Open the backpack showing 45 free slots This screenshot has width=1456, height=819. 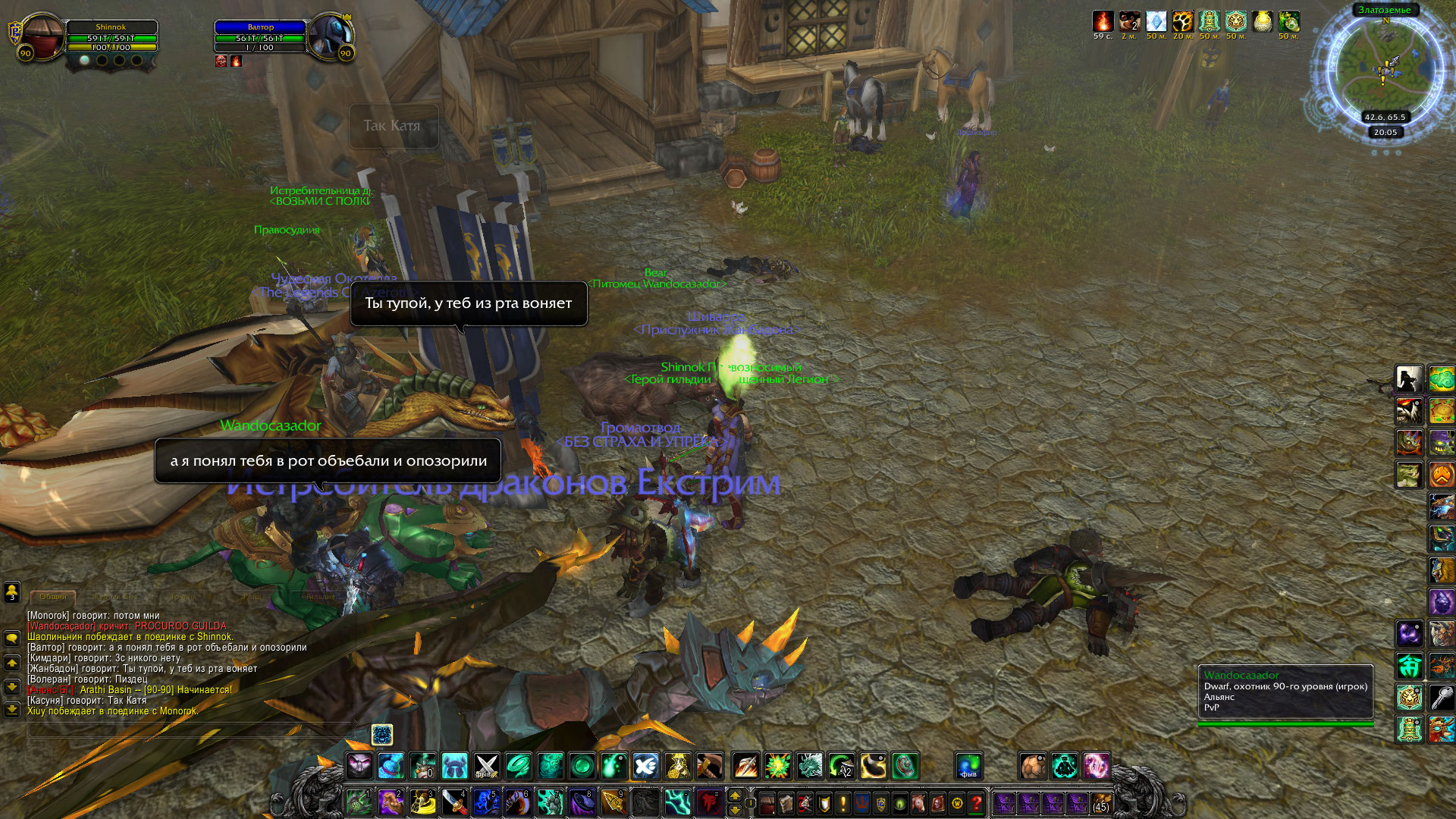pyautogui.click(x=1100, y=802)
